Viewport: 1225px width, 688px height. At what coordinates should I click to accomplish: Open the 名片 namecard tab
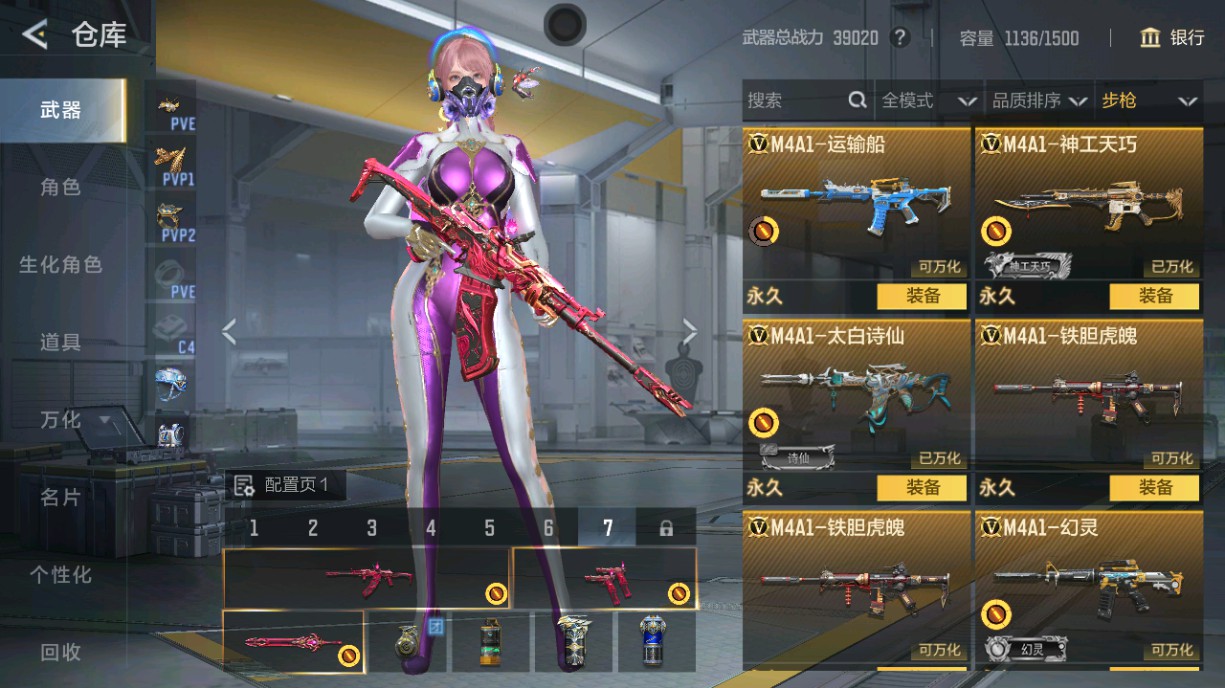pos(60,497)
